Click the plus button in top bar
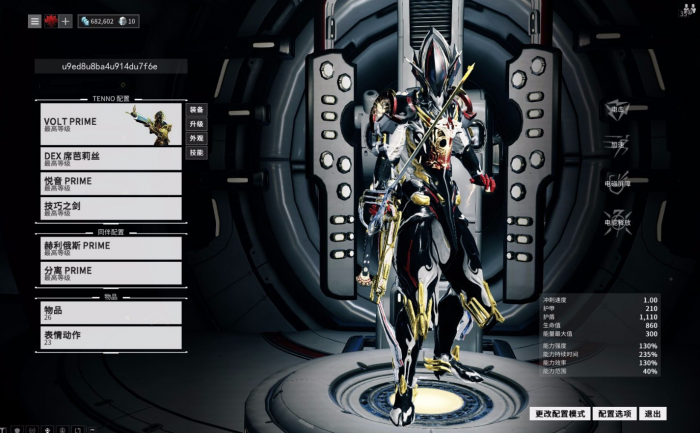700x433 pixels. (66, 21)
